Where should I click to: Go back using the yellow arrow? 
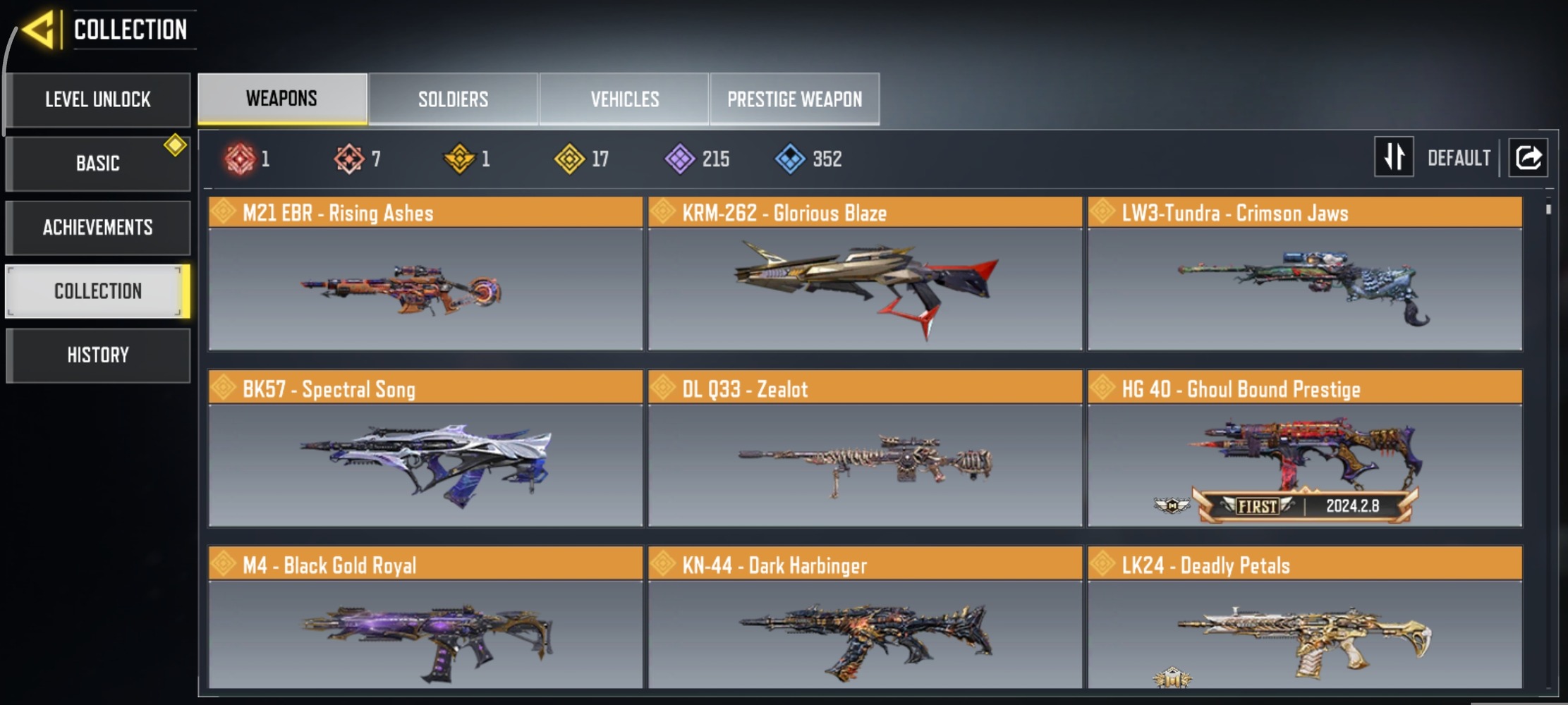click(x=39, y=30)
